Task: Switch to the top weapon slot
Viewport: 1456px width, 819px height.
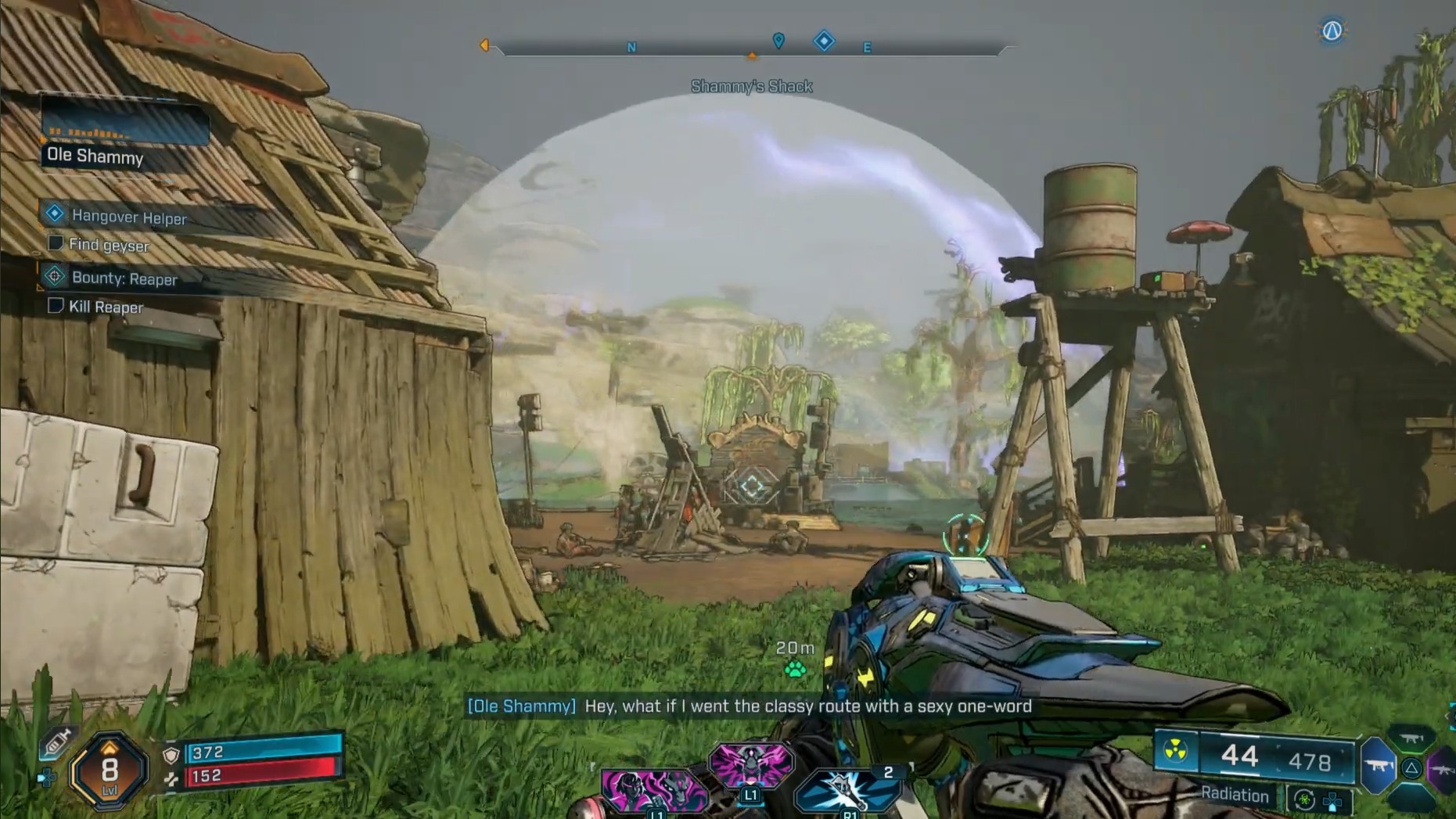Action: 1411,738
